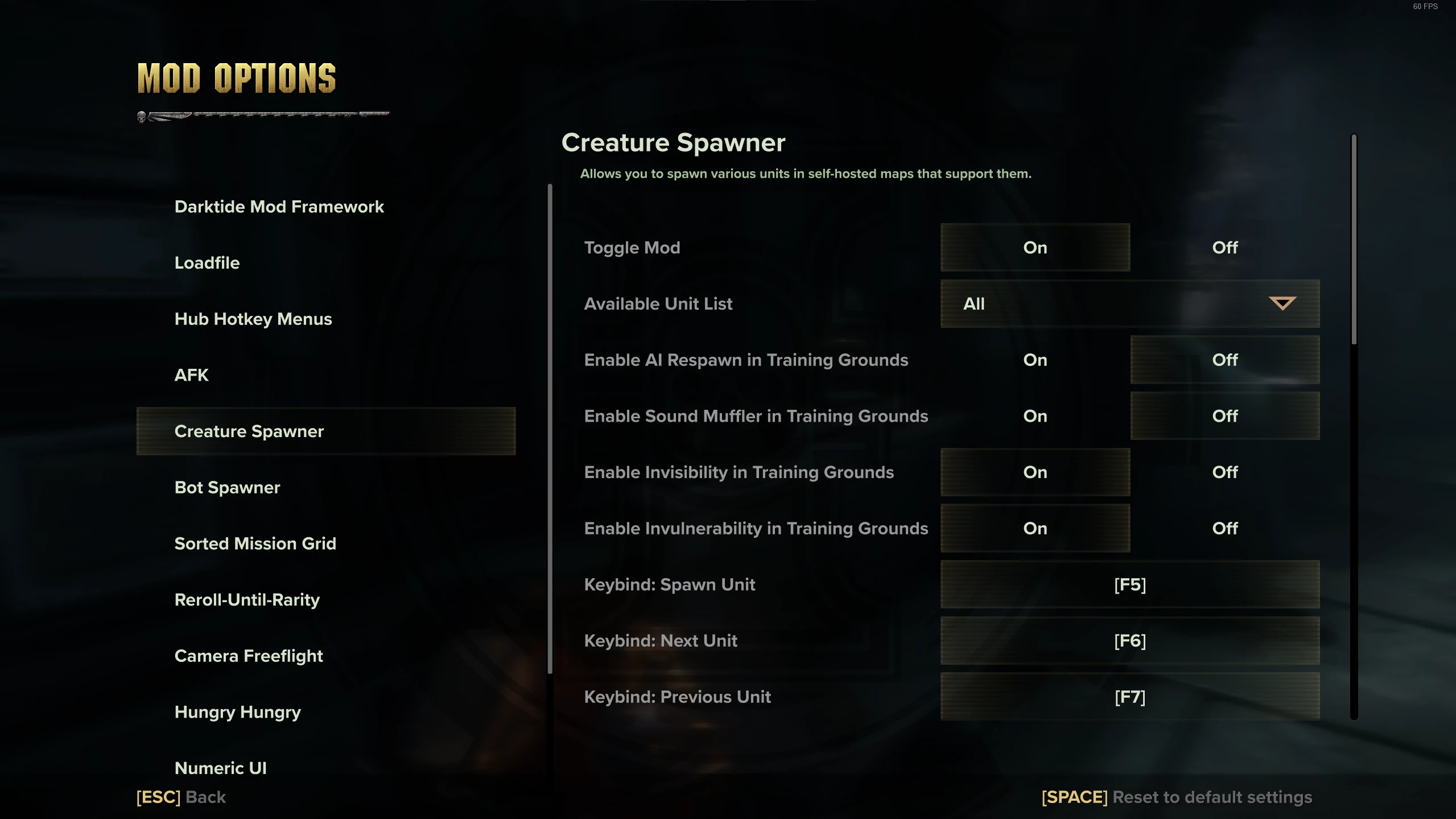Image resolution: width=1456 pixels, height=819 pixels.
Task: Turn the Creature Spawner mod On
Action: (1035, 247)
